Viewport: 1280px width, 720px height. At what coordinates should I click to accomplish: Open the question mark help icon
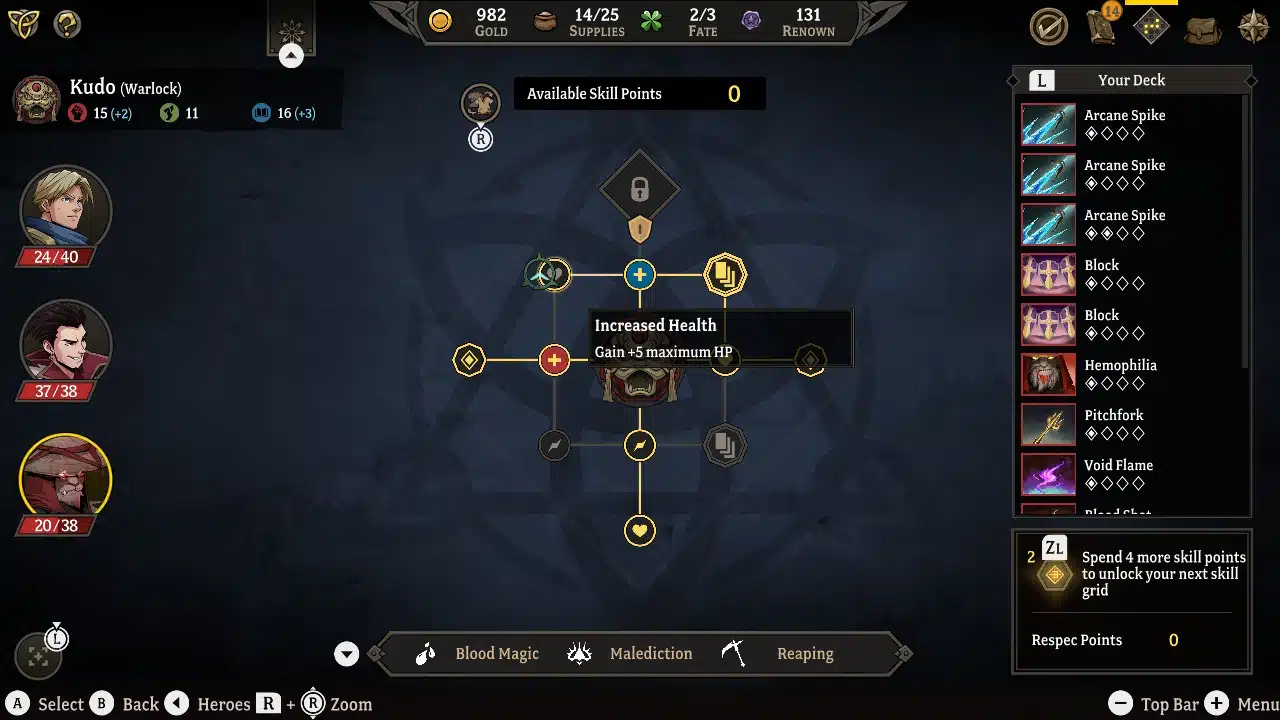(x=66, y=24)
